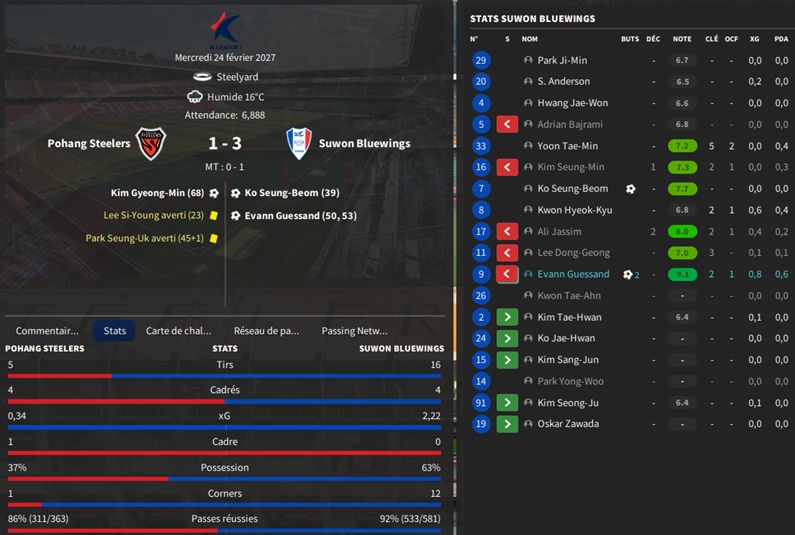
Task: Sort players by the NOTE column
Action: tap(682, 39)
